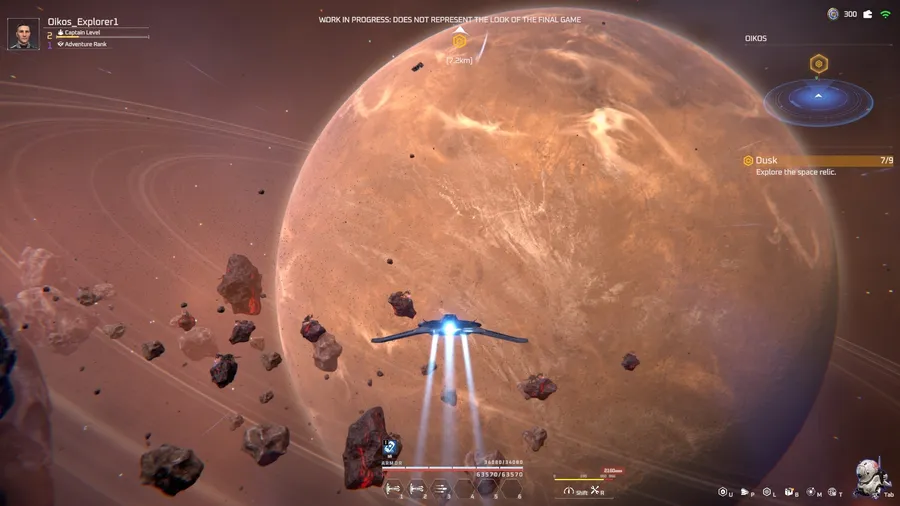Open the menu icon labeled B
Image resolution: width=900 pixels, height=506 pixels.
click(789, 492)
